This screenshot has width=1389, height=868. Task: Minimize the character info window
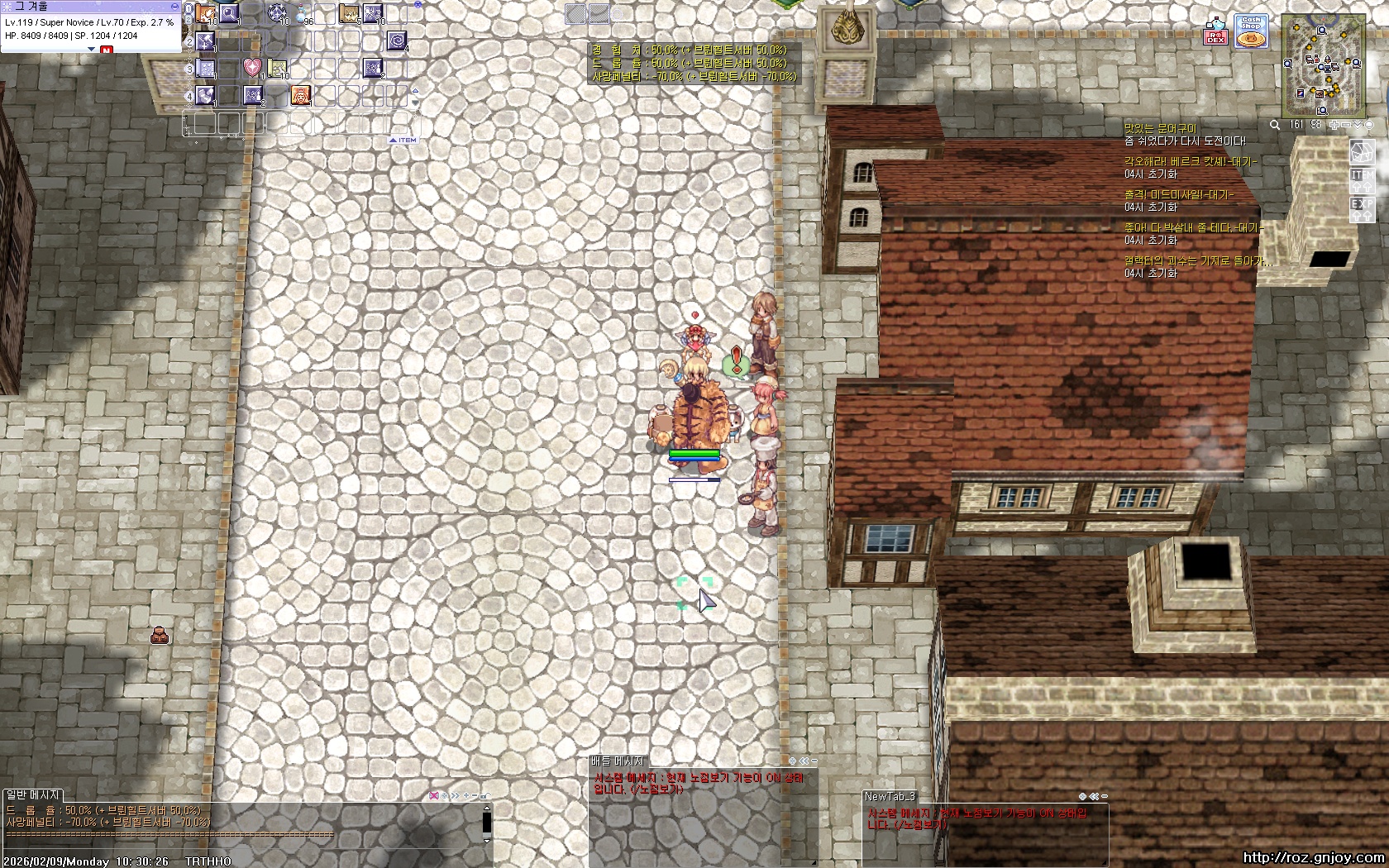[x=174, y=6]
